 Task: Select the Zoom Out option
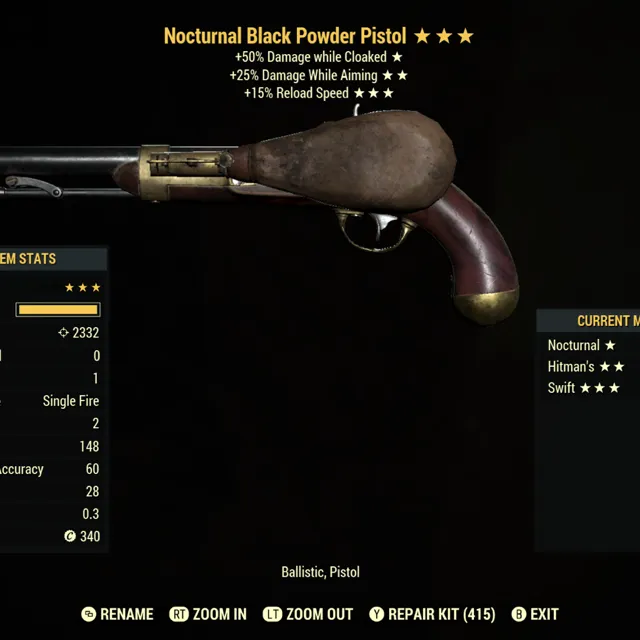point(307,614)
